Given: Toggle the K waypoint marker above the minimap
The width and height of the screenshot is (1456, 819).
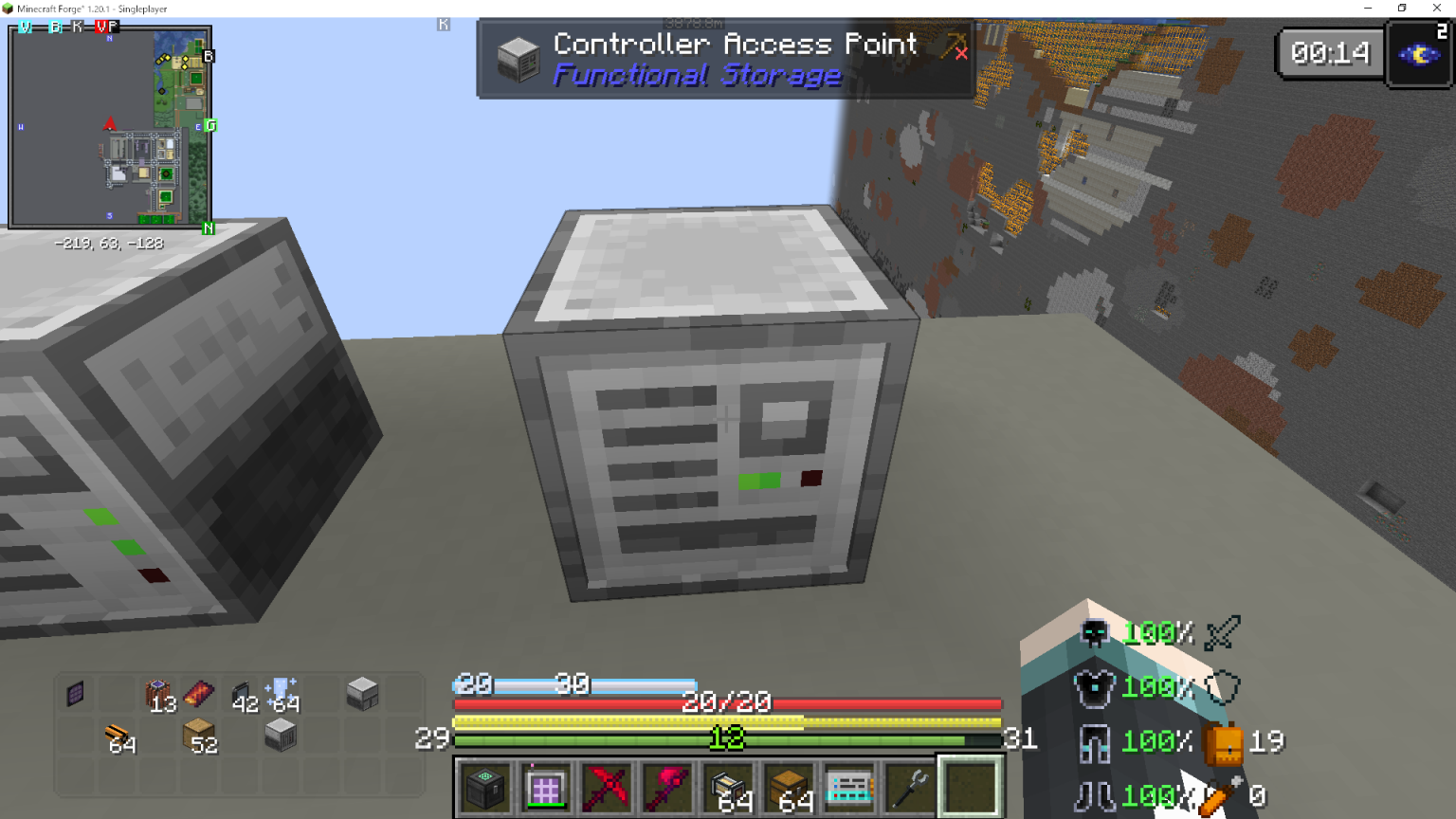Looking at the screenshot, I should point(75,27).
